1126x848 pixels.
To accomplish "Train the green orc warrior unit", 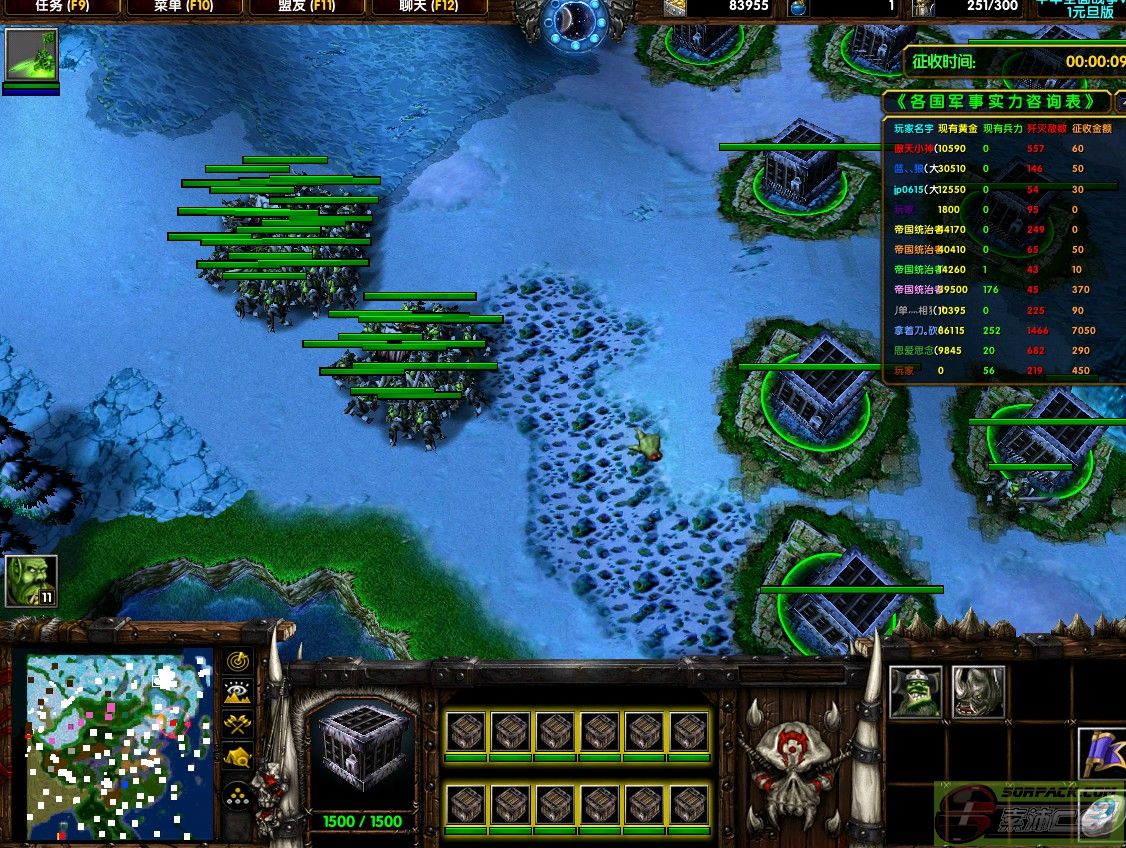I will point(915,691).
